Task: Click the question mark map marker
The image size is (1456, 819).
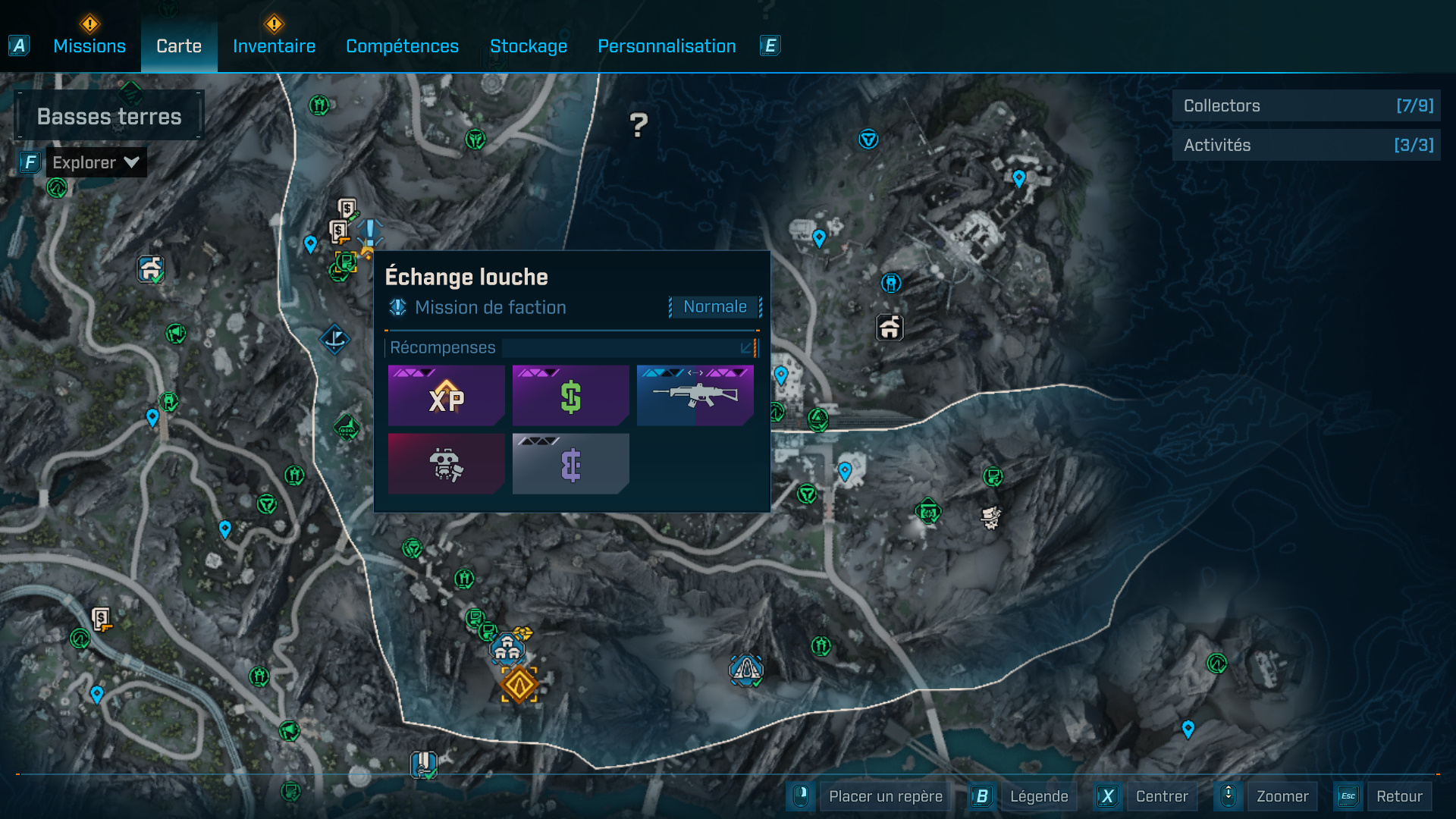Action: tap(639, 125)
